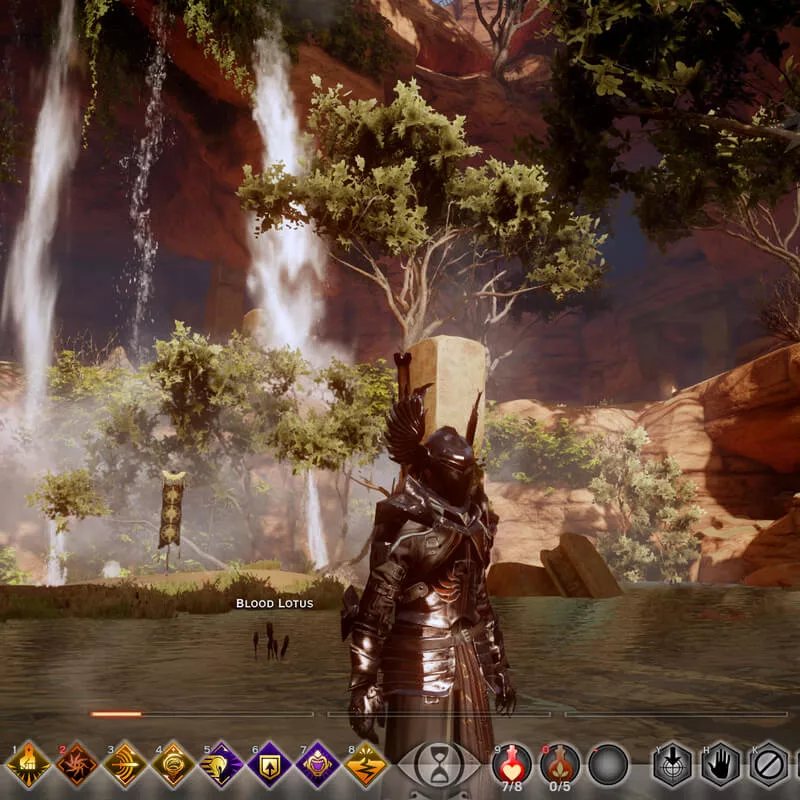Drink the red heart health potion
Screen dimensions: 800x800
point(512,765)
